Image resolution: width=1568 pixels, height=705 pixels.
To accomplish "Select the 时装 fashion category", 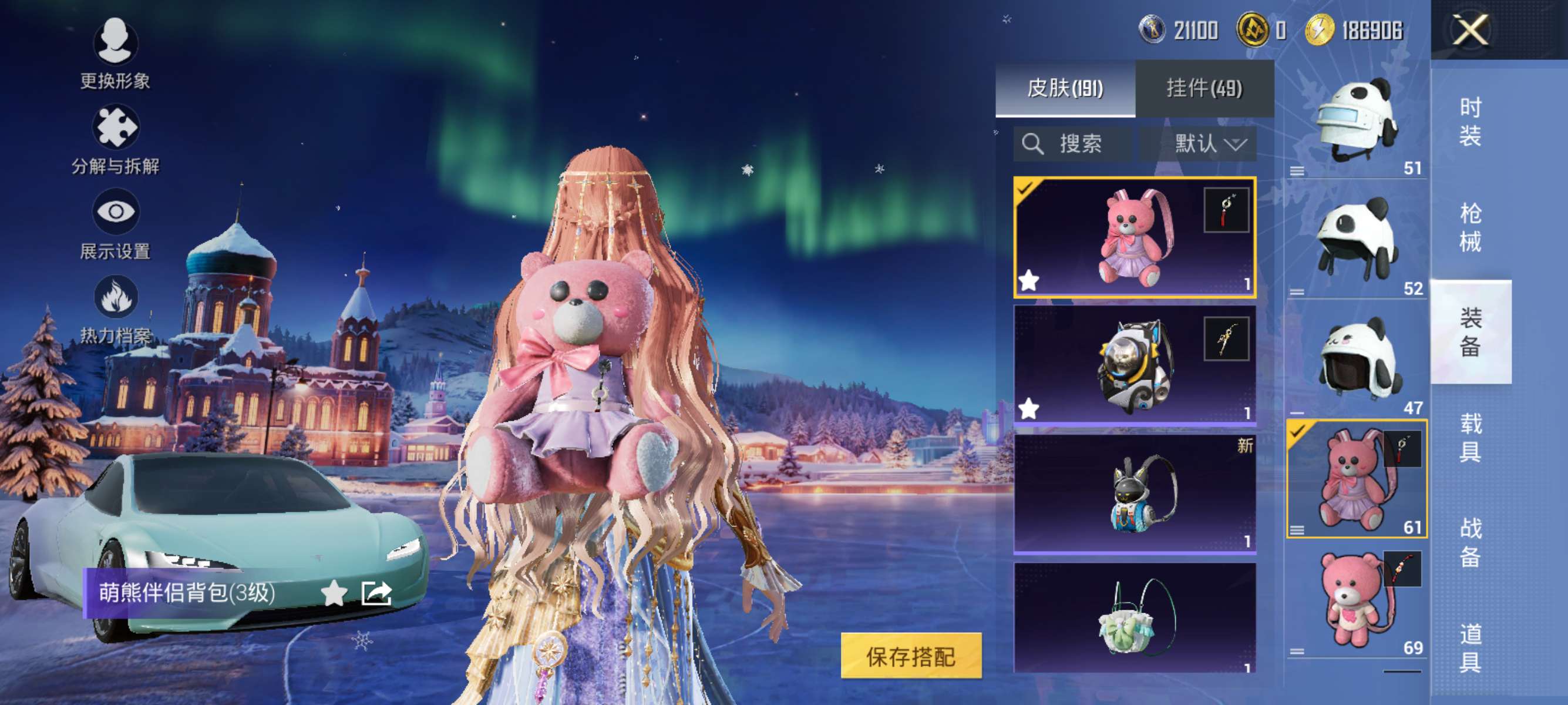I will tap(1470, 122).
